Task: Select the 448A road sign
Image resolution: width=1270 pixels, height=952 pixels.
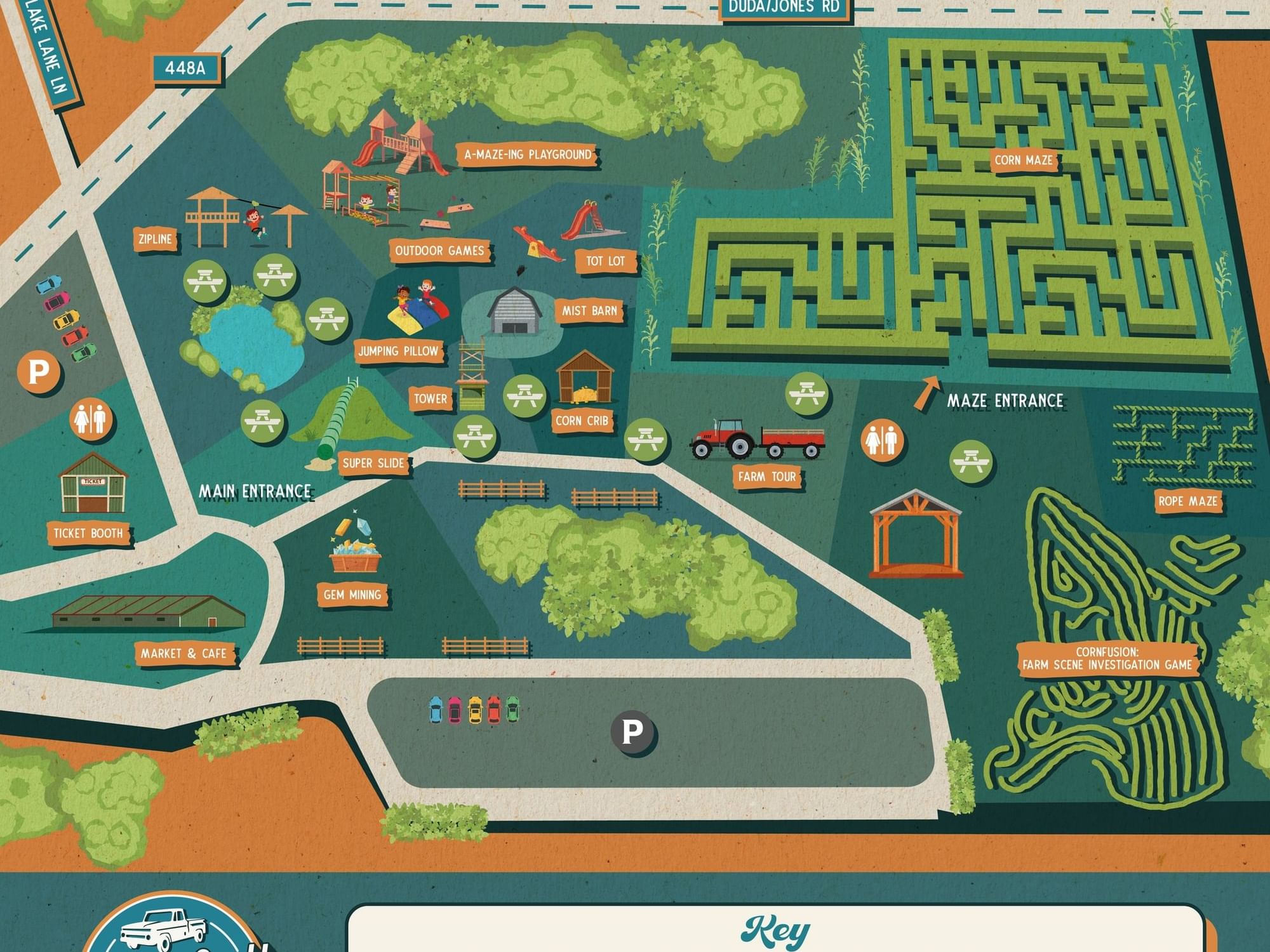Action: (185, 68)
